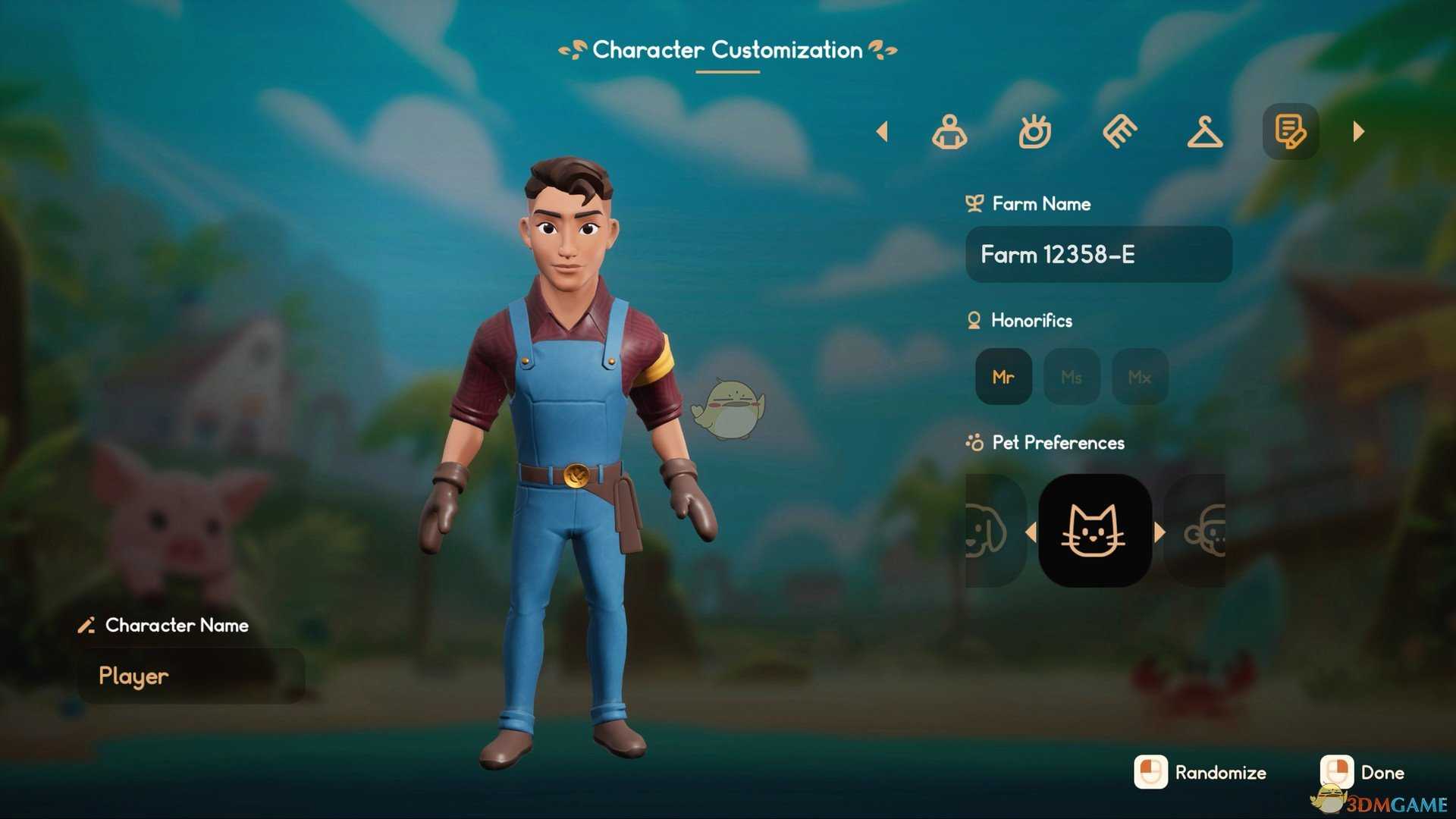Screen dimensions: 1456x819
Task: Edit the Farm Name text field
Action: pos(1098,255)
